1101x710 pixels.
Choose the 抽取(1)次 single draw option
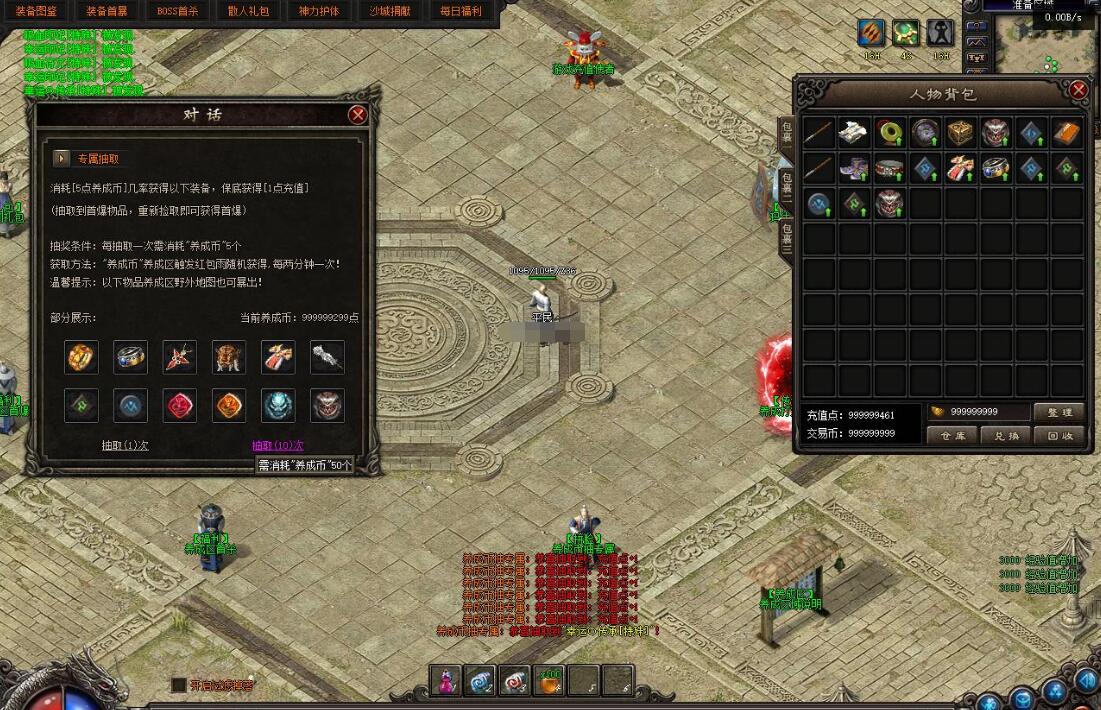(125, 445)
